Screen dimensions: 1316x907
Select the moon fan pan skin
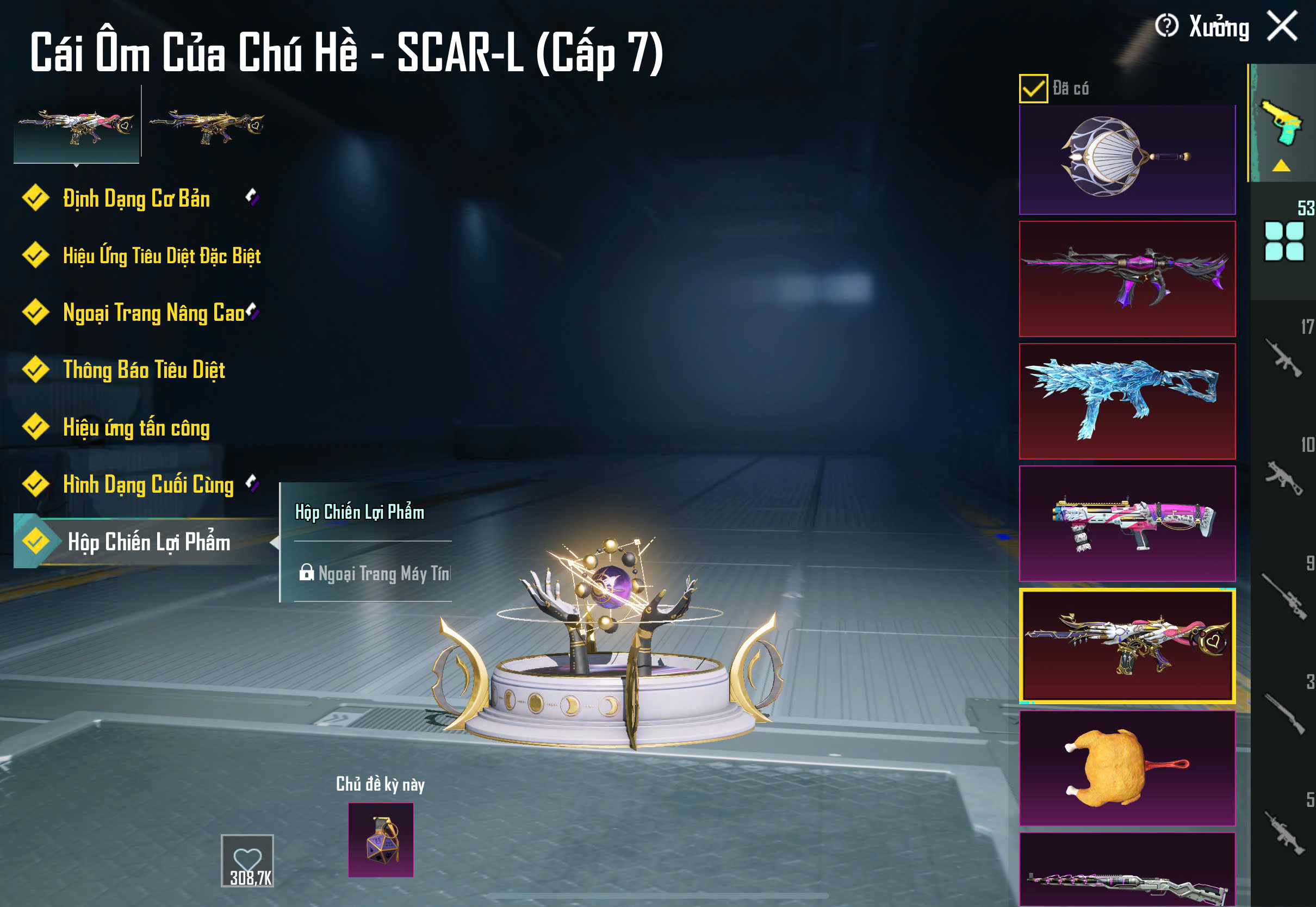pyautogui.click(x=1127, y=158)
